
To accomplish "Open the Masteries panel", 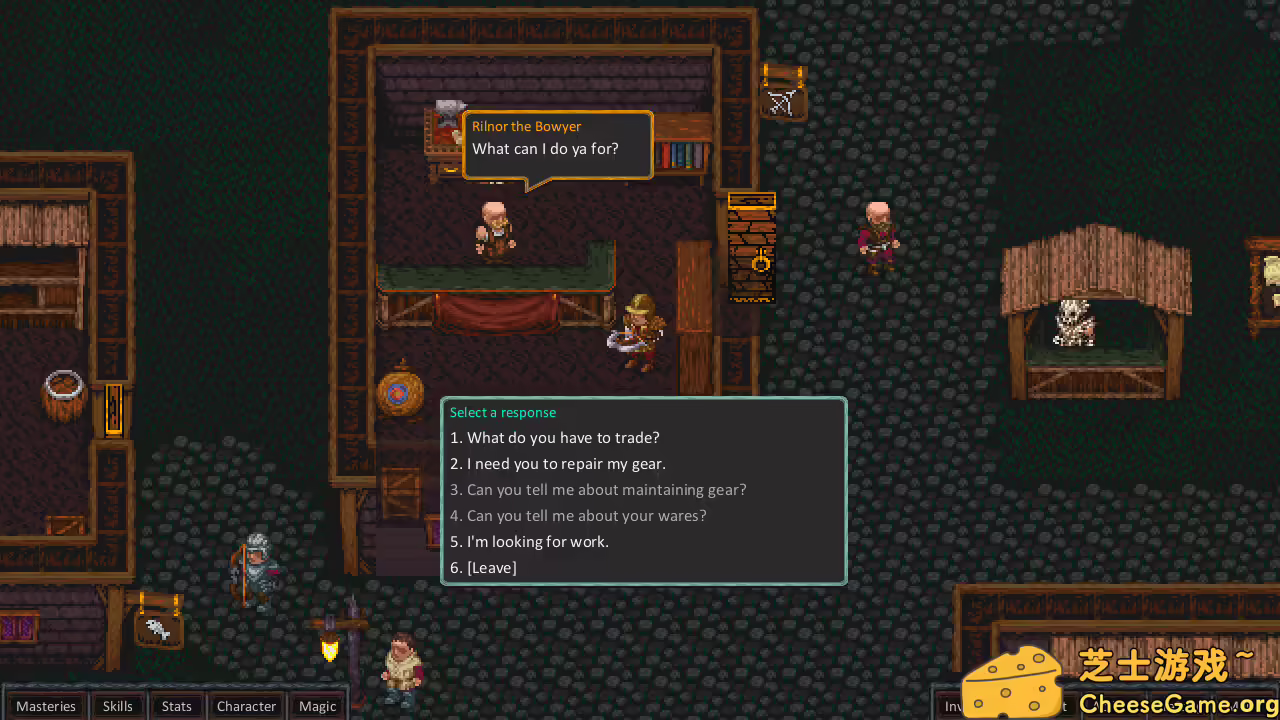I will [46, 706].
